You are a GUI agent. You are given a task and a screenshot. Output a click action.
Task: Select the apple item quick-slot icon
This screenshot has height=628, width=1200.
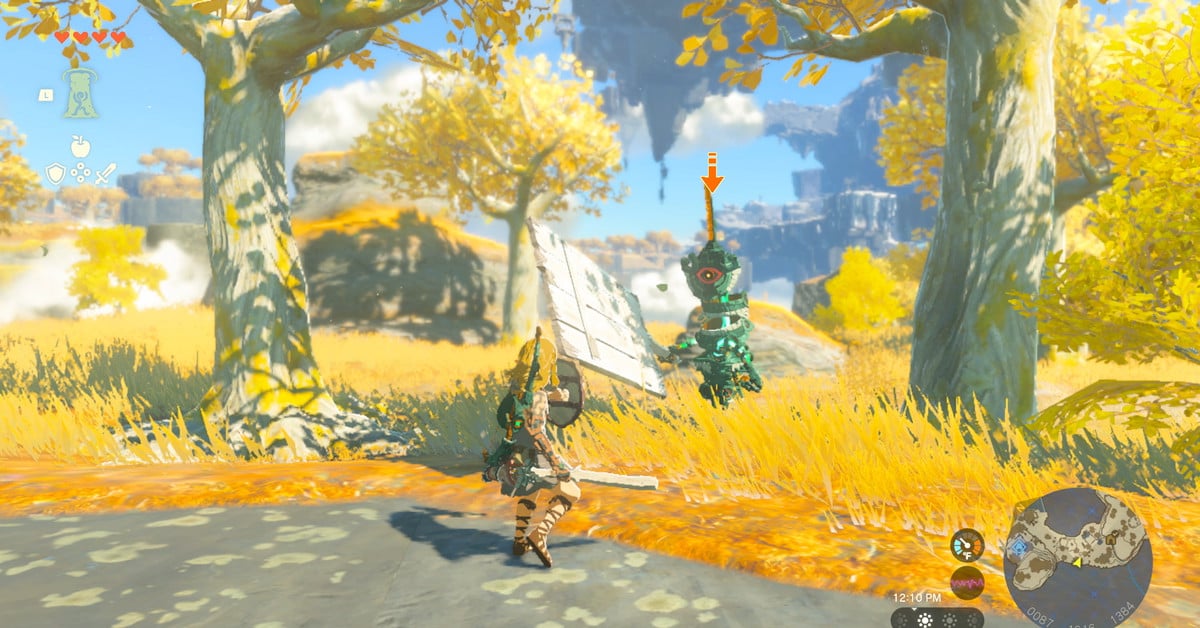(x=80, y=147)
